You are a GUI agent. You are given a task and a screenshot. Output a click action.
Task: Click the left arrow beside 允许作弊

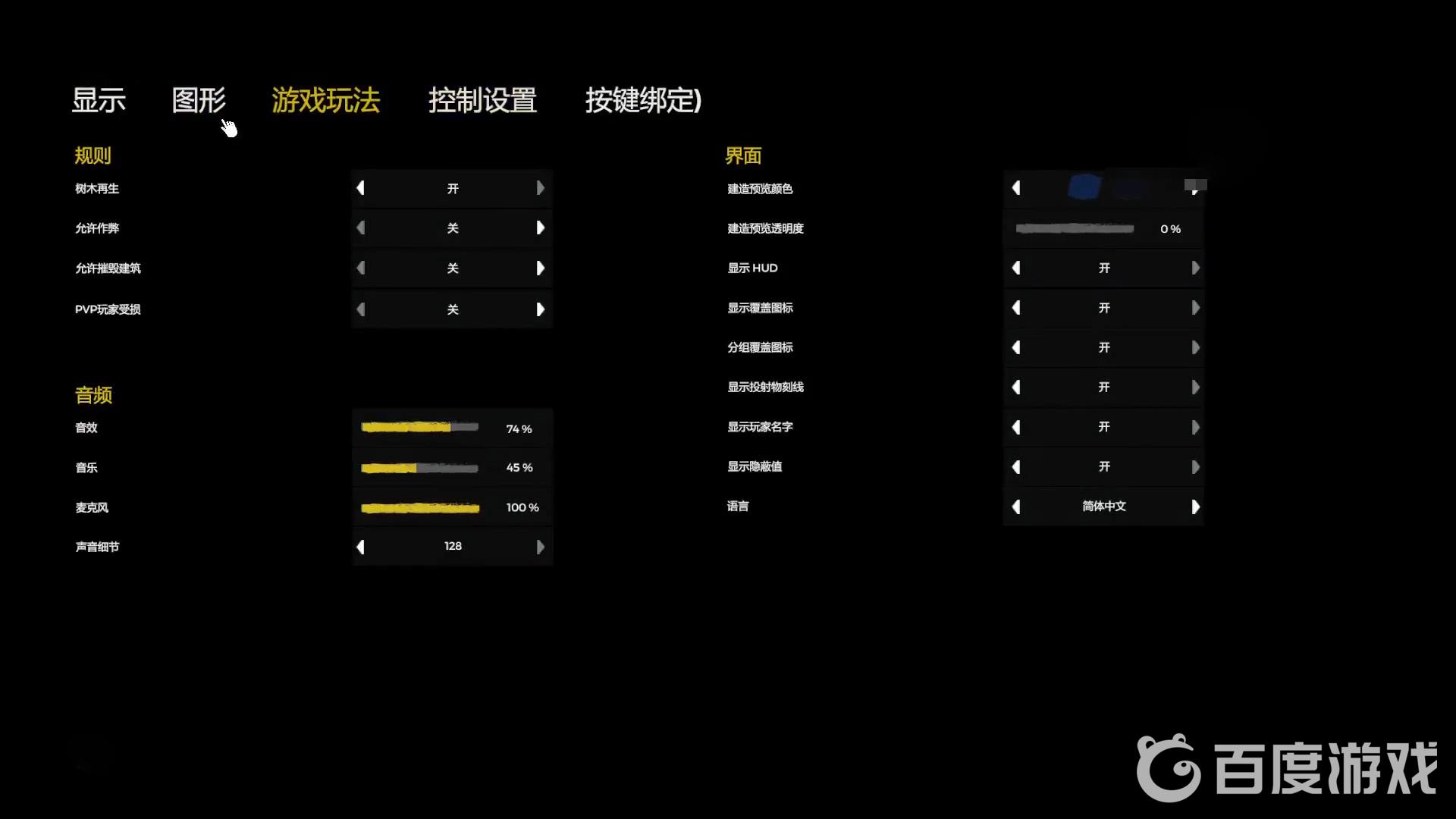coord(361,227)
